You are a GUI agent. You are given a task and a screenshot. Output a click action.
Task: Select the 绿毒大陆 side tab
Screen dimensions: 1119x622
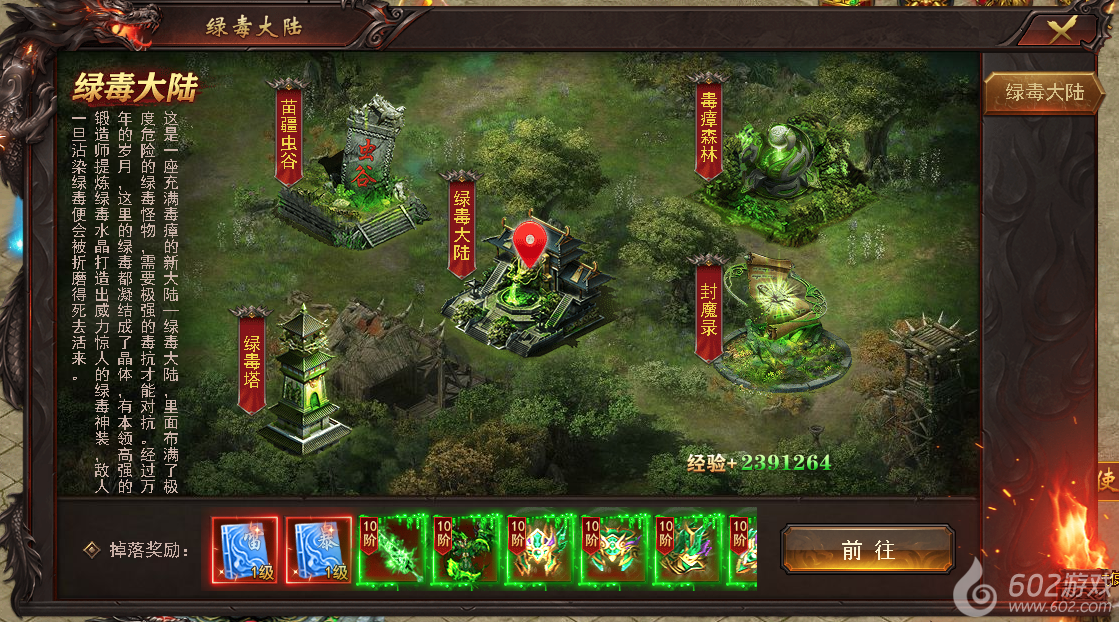click(1044, 92)
